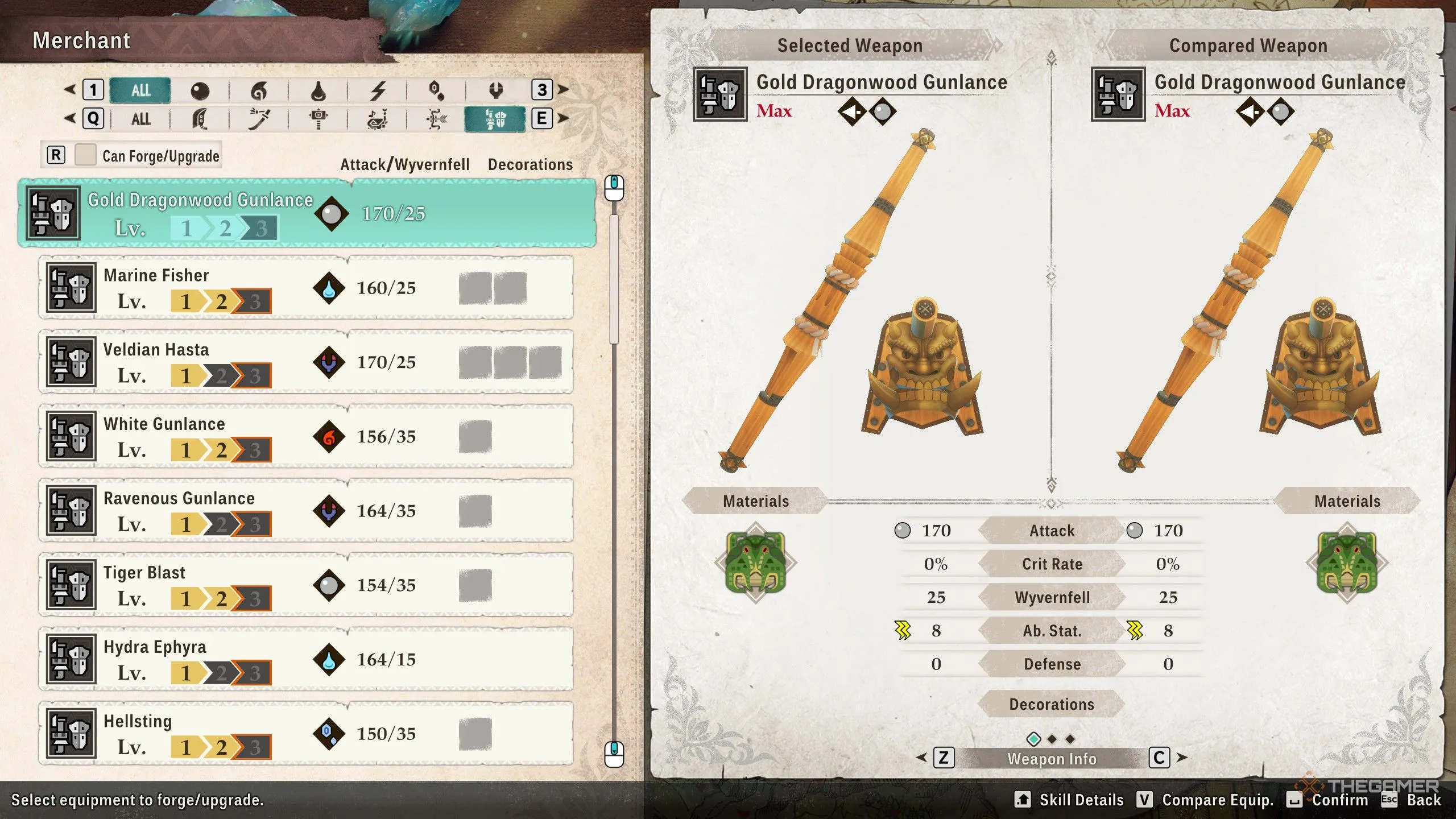This screenshot has height=819, width=1456.
Task: Select the non-elemental sphere filter tab
Action: pyautogui.click(x=200, y=90)
